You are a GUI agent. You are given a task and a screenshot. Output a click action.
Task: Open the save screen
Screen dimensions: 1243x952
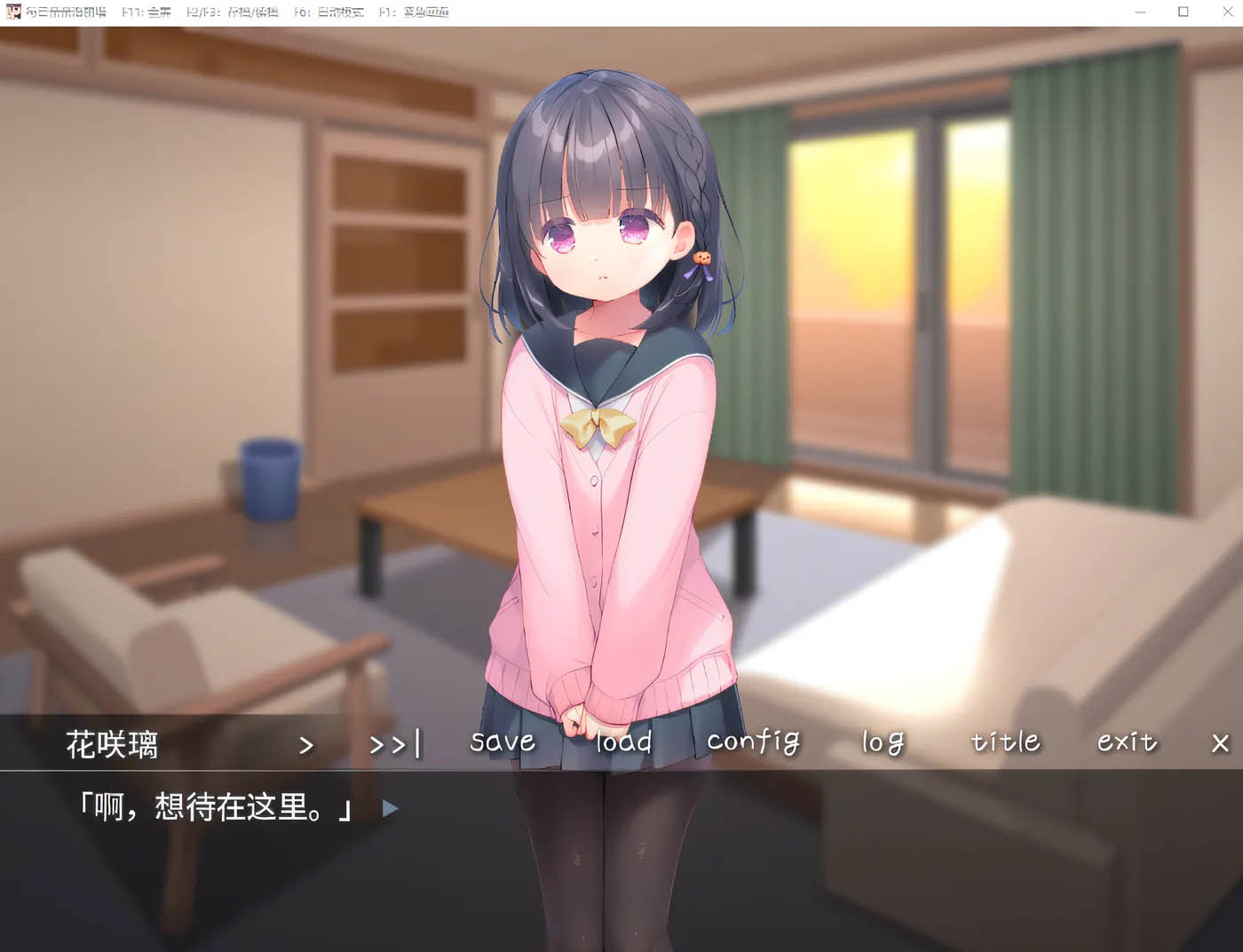point(502,742)
